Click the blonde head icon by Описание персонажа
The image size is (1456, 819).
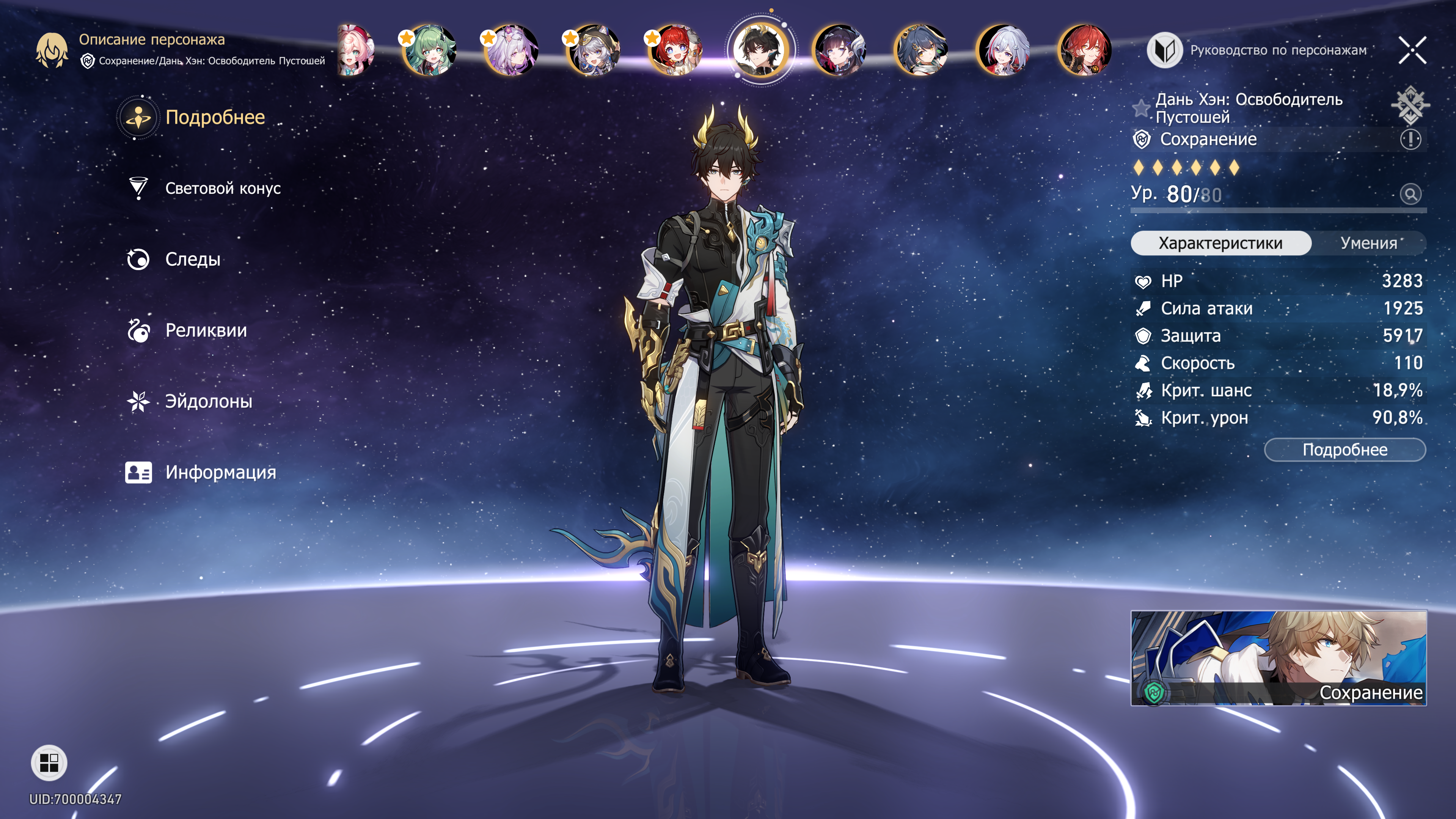[x=52, y=50]
